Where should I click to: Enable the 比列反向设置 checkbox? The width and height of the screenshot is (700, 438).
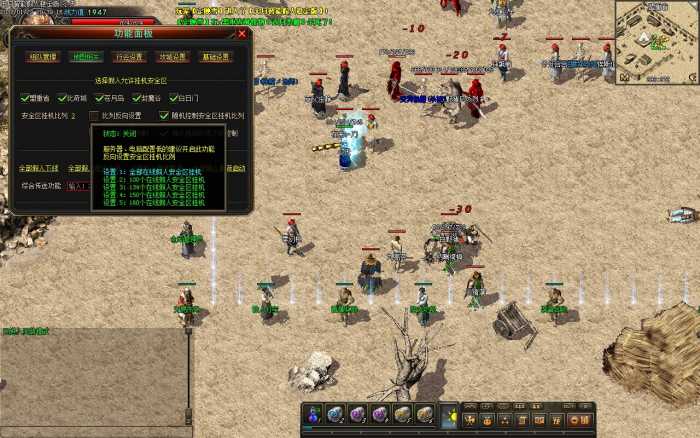pyautogui.click(x=95, y=116)
